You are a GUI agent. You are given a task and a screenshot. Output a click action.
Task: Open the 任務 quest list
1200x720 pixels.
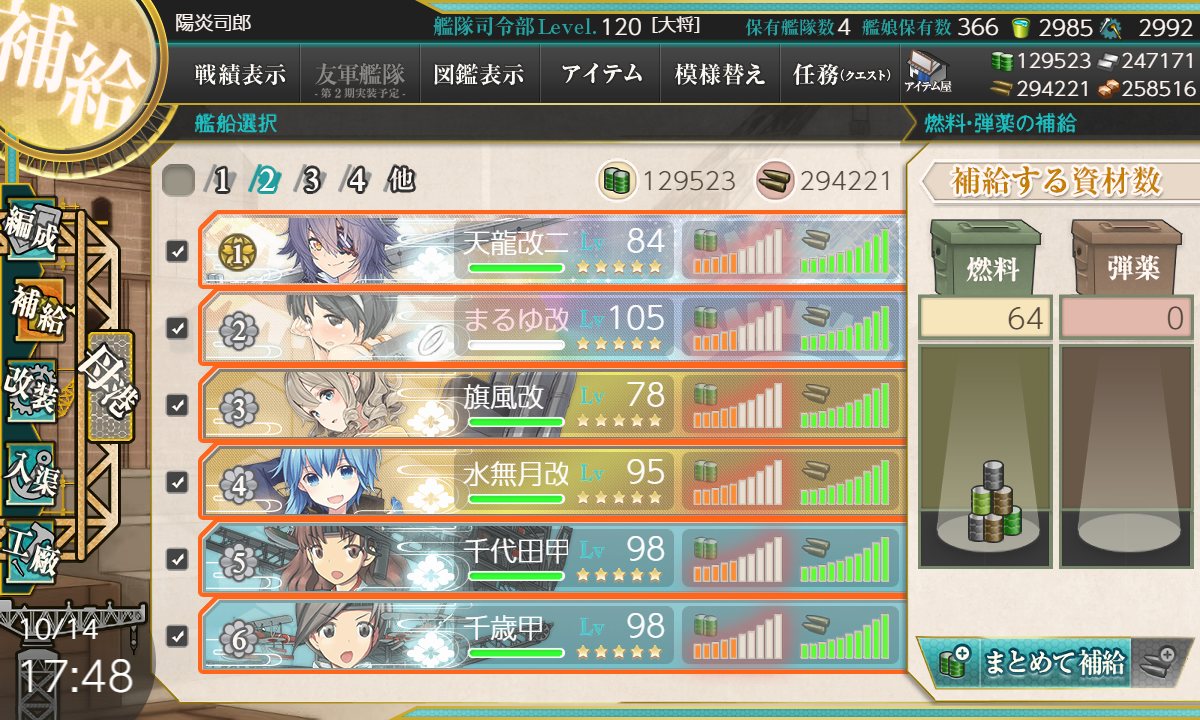pyautogui.click(x=840, y=75)
